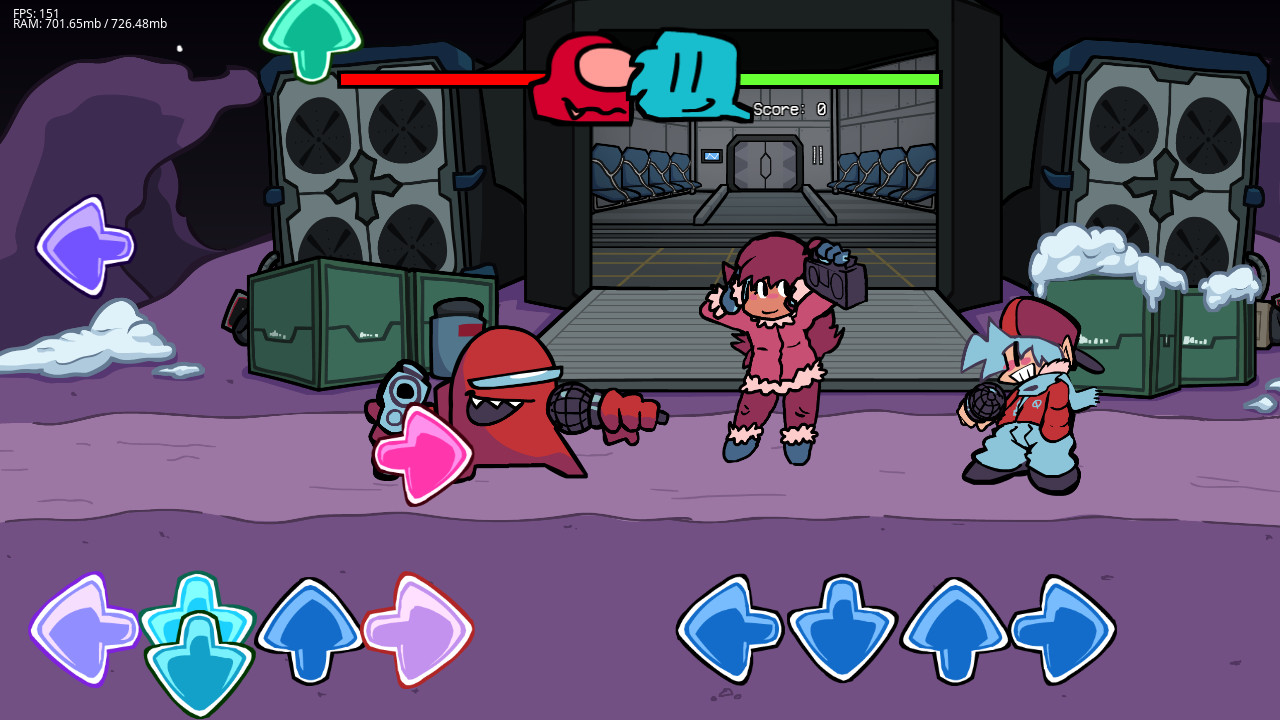Screen dimensions: 1280x720
Task: Select the purple left-arrow falling note
Action: [83, 243]
